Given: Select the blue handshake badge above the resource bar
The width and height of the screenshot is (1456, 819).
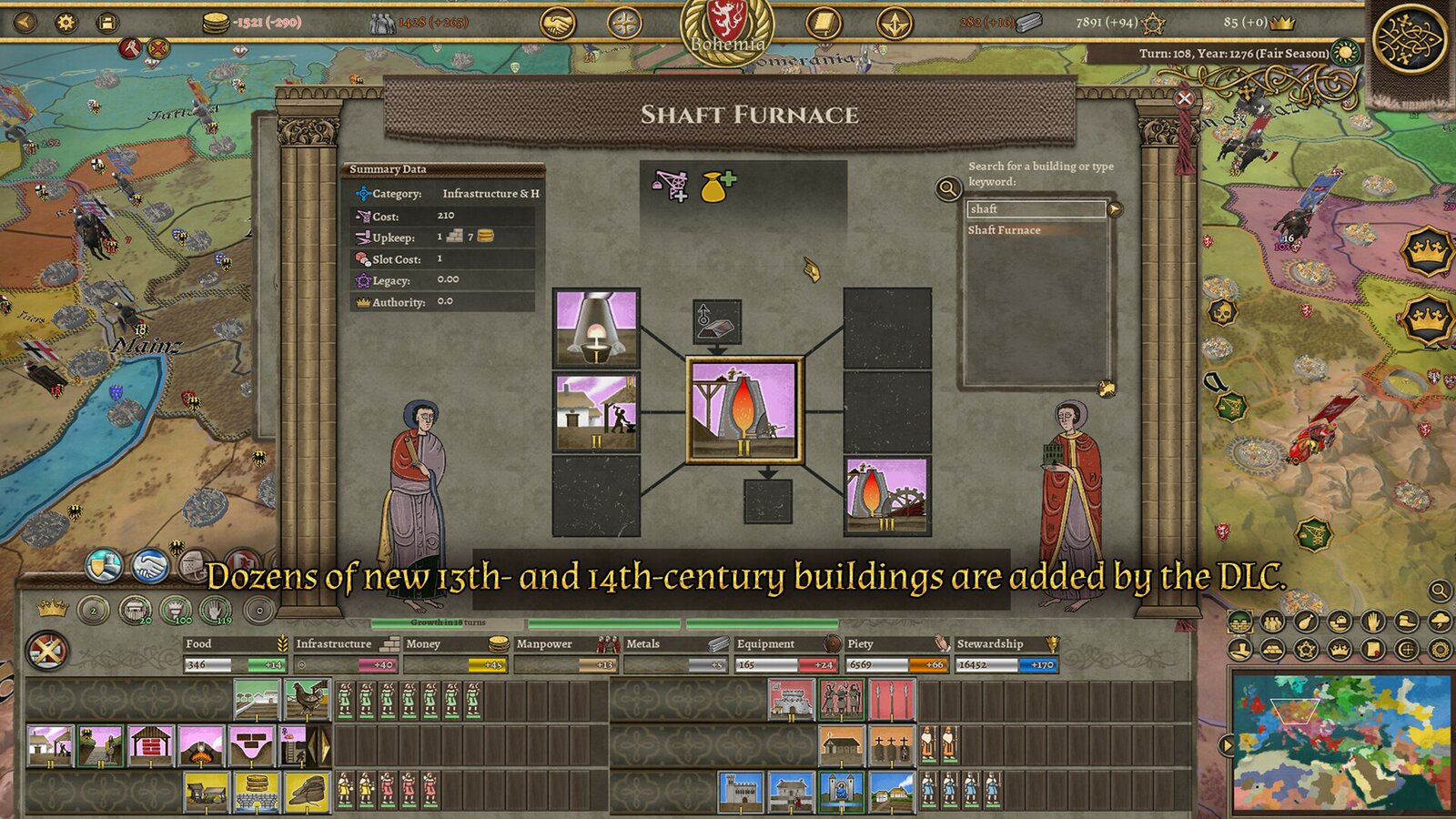Looking at the screenshot, I should click(x=148, y=564).
